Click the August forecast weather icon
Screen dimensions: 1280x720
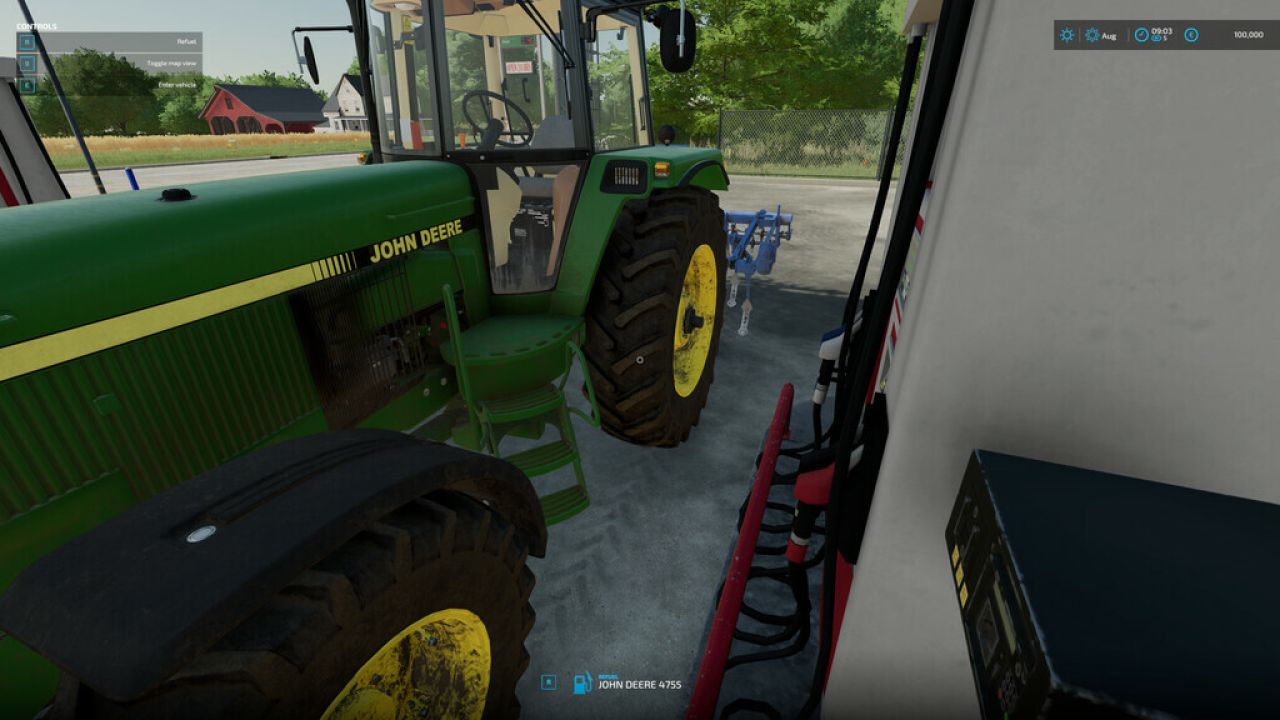1091,36
